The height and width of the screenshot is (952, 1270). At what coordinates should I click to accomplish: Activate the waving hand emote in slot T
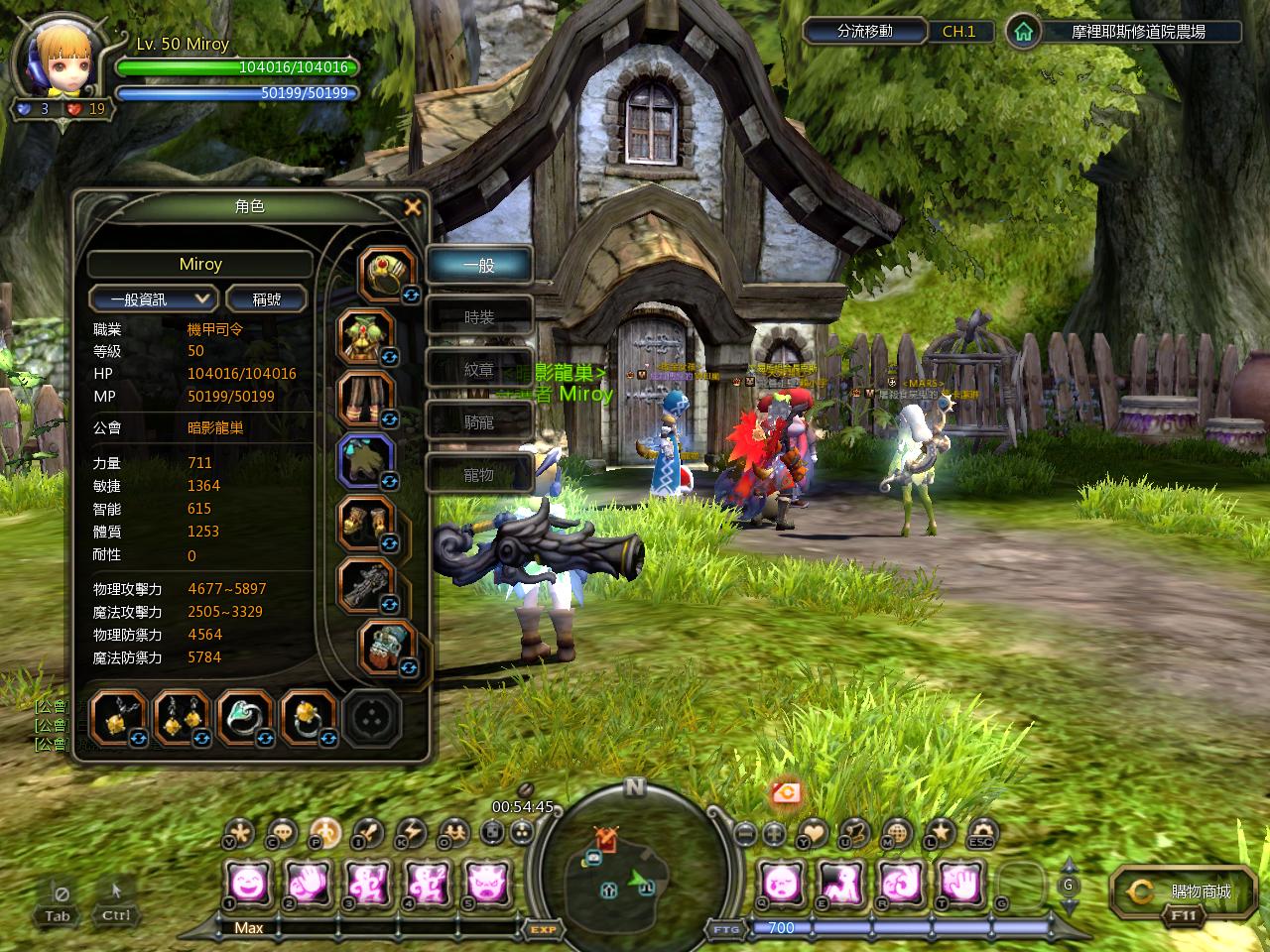pyautogui.click(x=959, y=882)
